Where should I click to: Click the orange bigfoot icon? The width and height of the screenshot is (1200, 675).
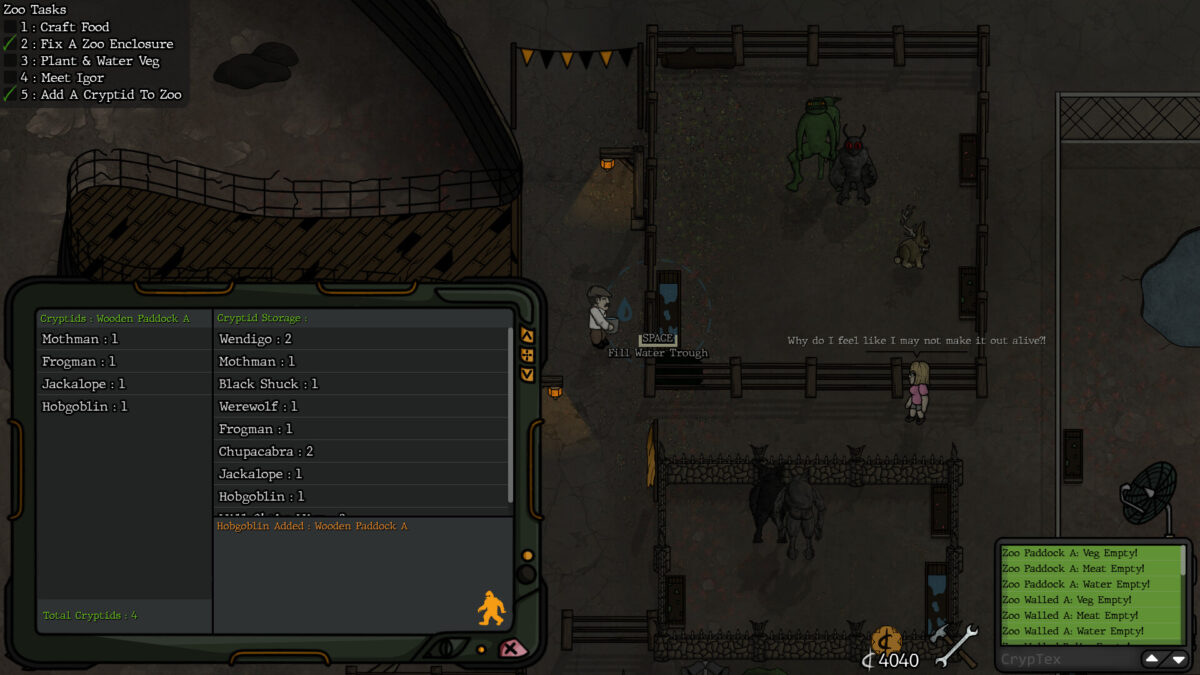pyautogui.click(x=491, y=608)
